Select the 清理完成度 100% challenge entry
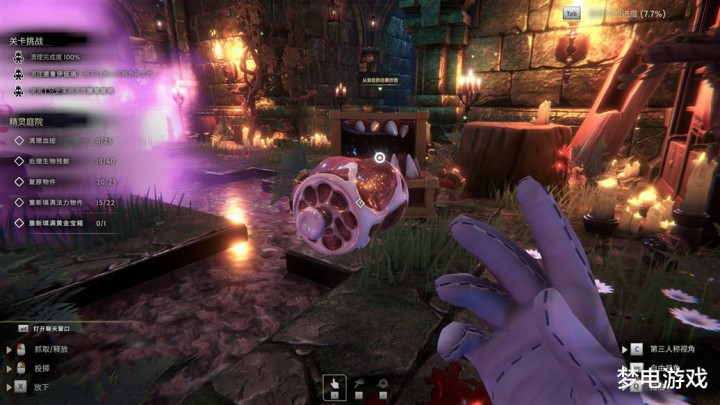 [x=62, y=58]
